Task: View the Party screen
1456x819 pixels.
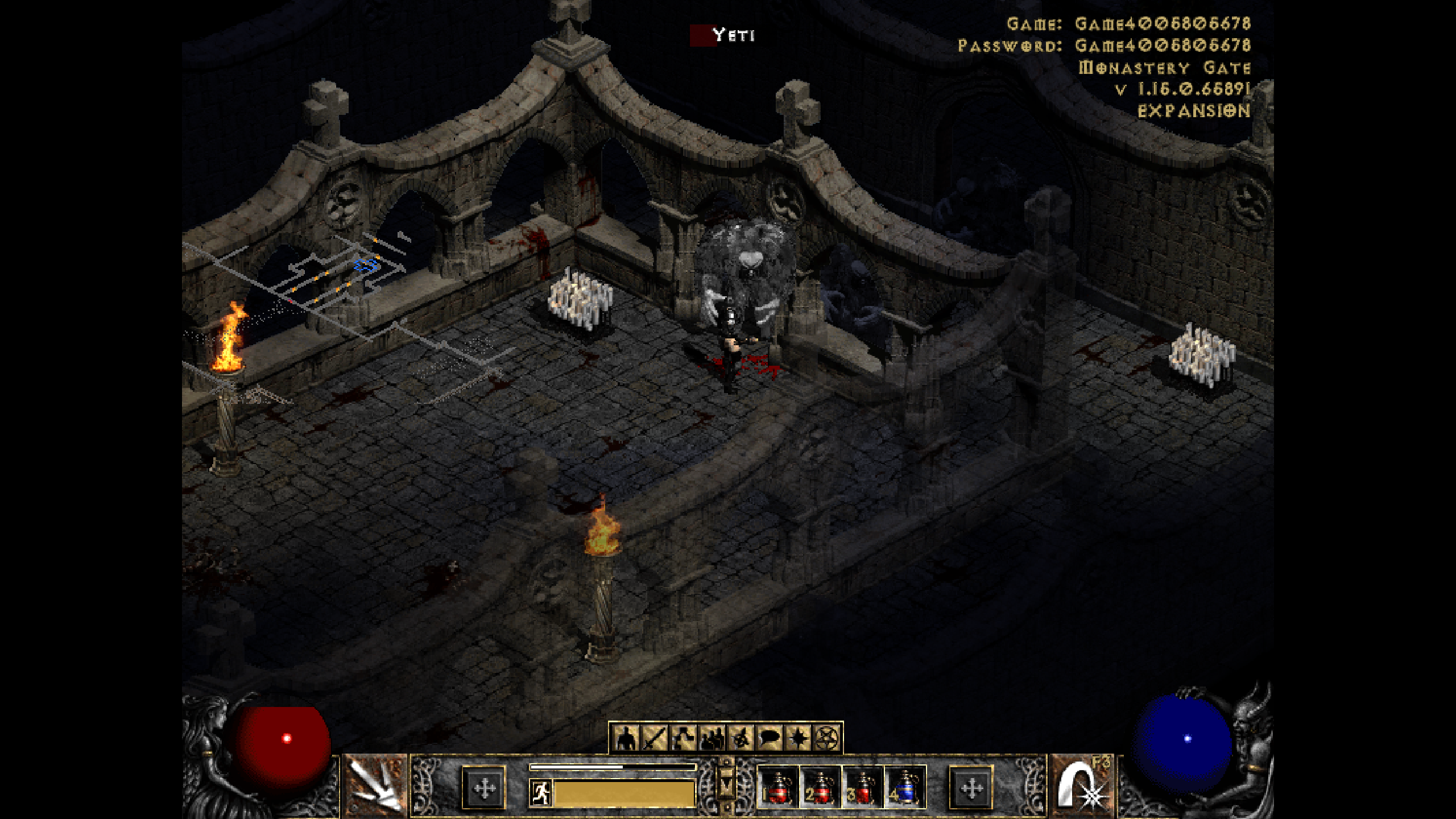Action: 712,738
